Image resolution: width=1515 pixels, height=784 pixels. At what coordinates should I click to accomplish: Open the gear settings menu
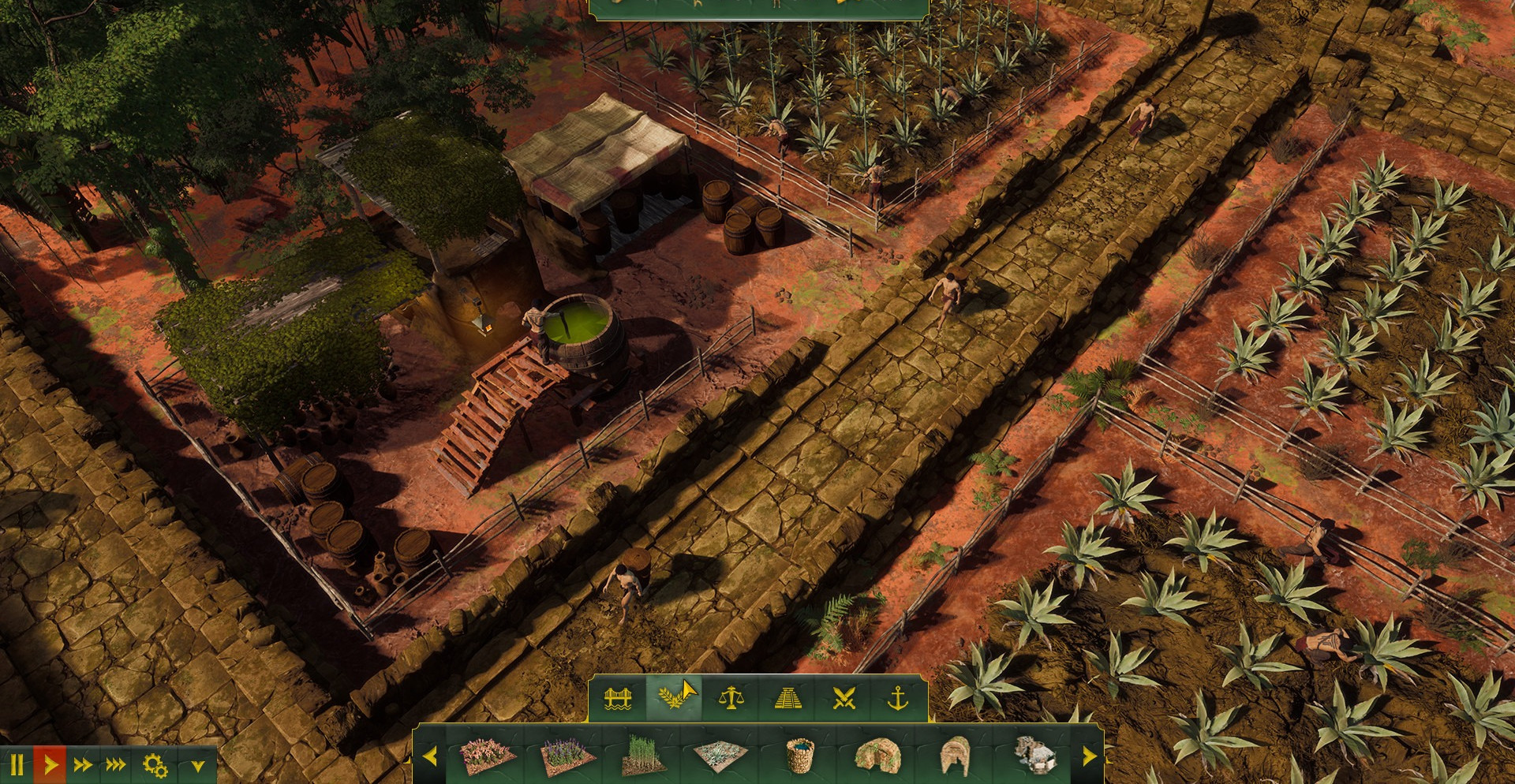(x=155, y=765)
